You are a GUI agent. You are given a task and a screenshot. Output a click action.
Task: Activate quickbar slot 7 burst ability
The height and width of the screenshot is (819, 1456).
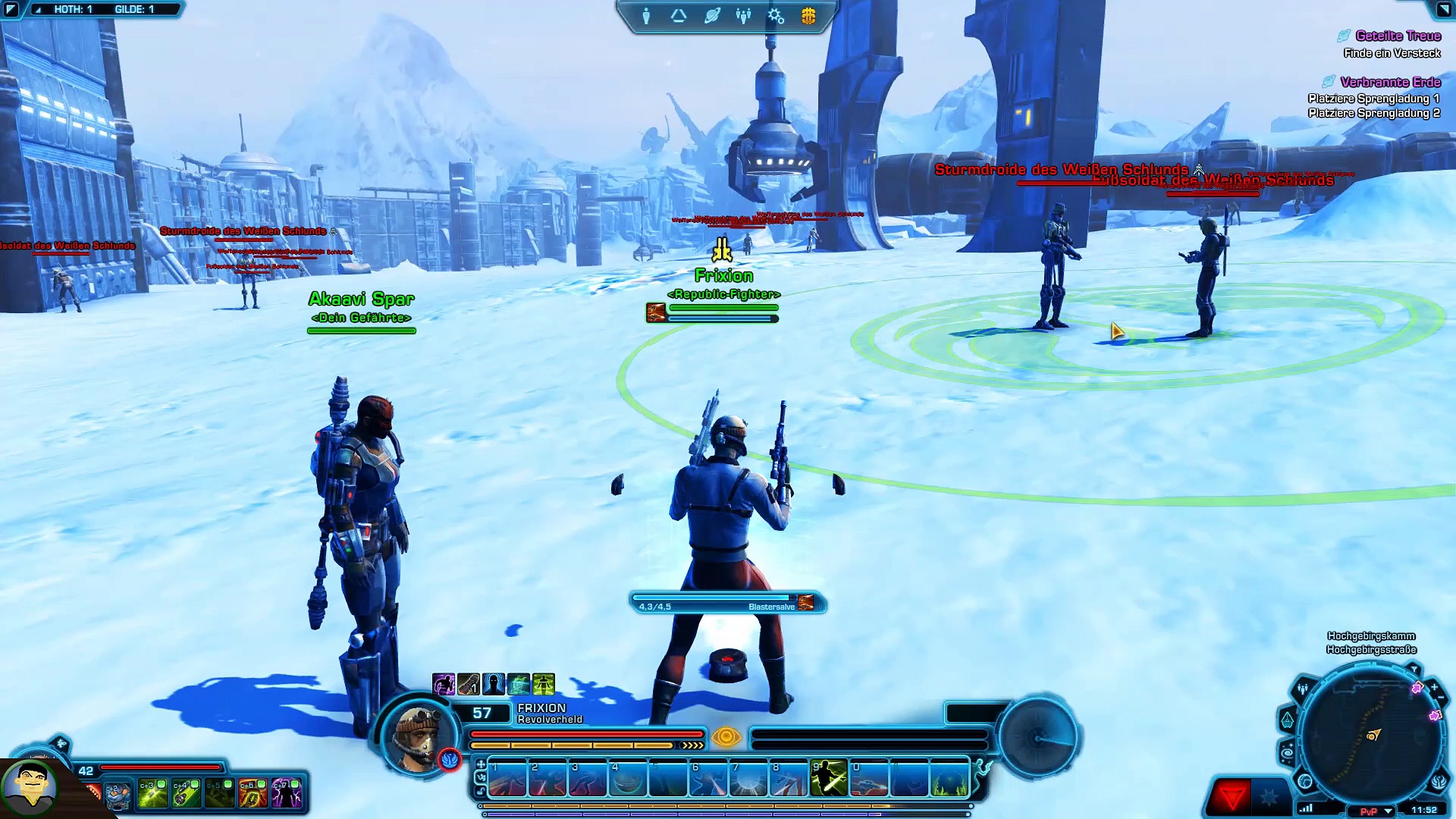pos(748,779)
